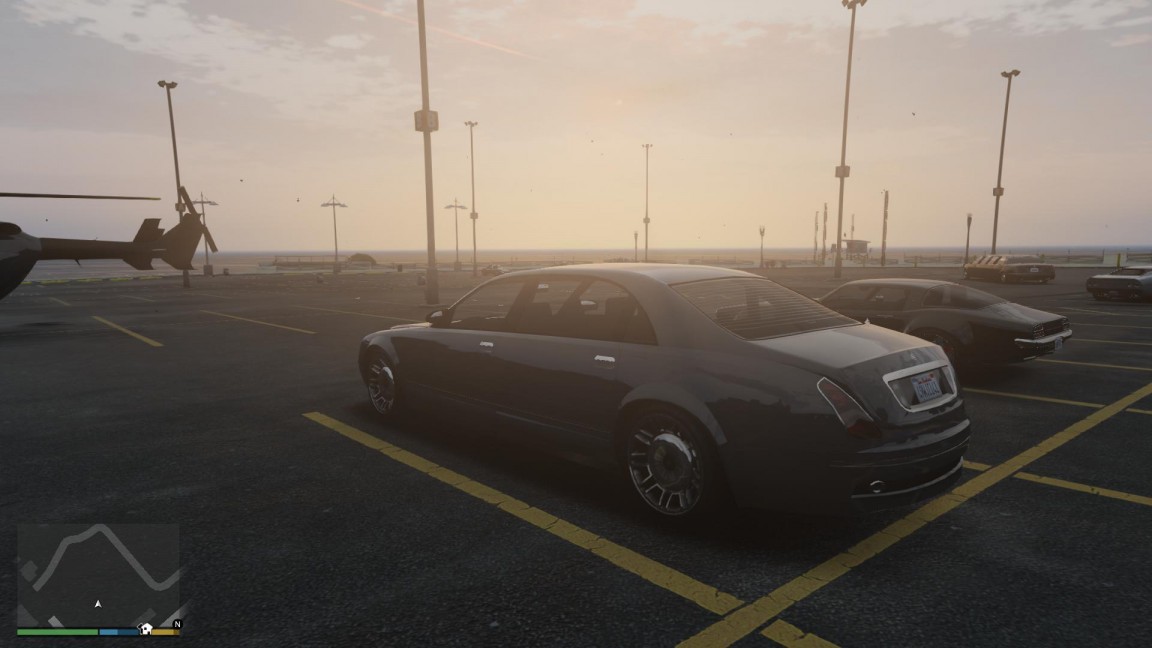The width and height of the screenshot is (1152, 648).
Task: Click the minimap radar
Action: pyautogui.click(x=98, y=573)
